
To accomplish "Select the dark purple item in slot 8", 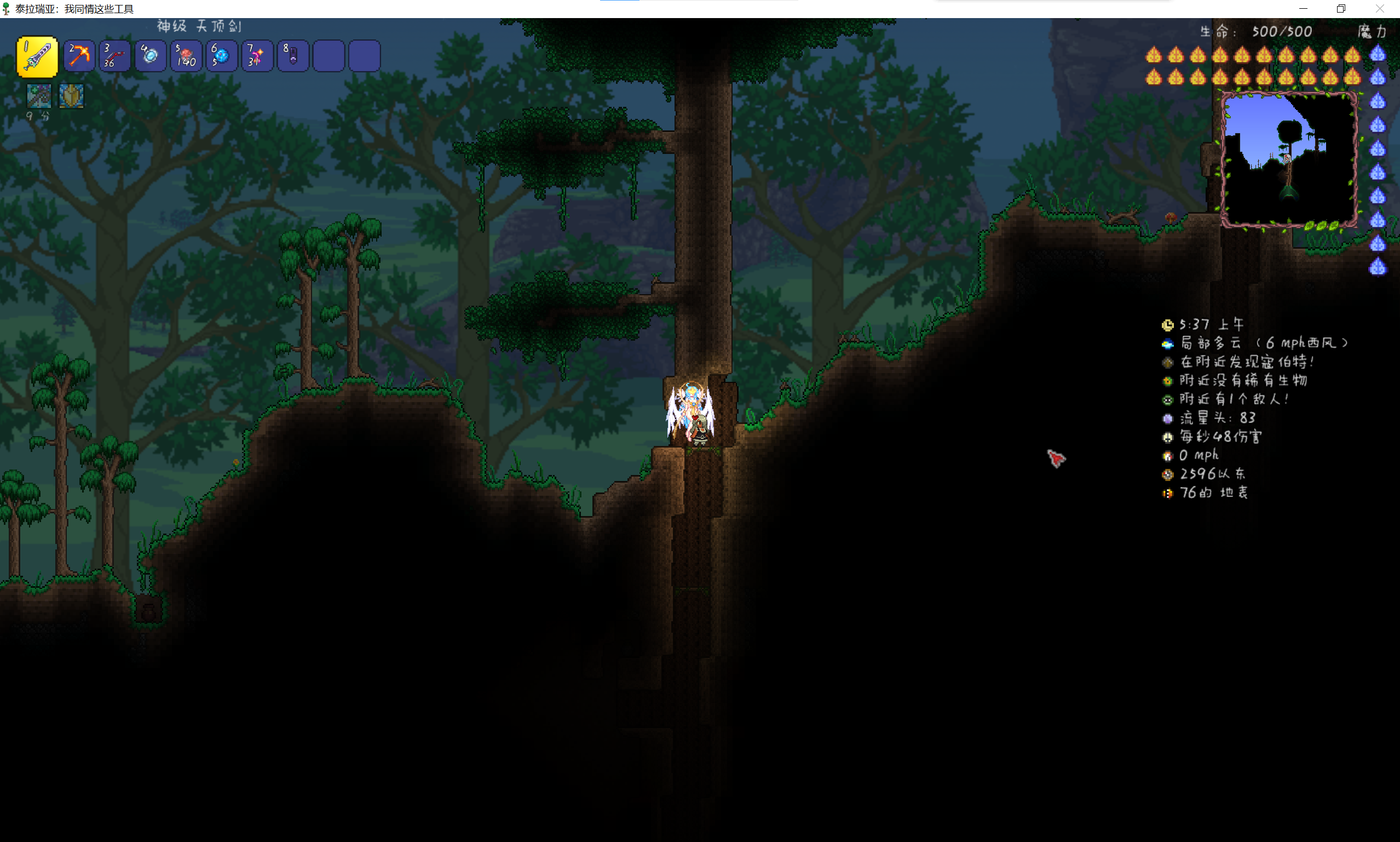I will click(x=292, y=56).
